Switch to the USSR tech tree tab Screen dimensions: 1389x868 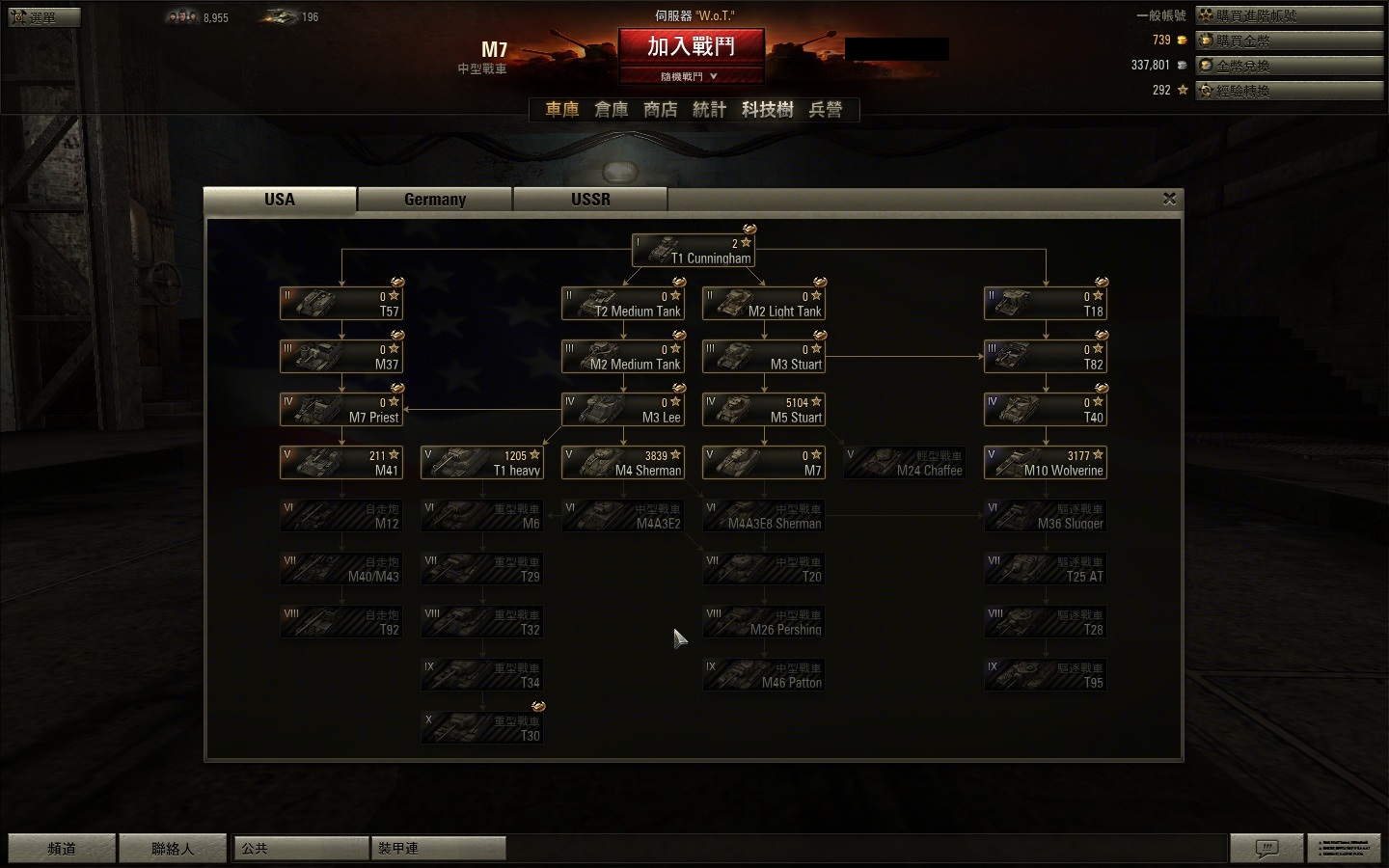590,200
